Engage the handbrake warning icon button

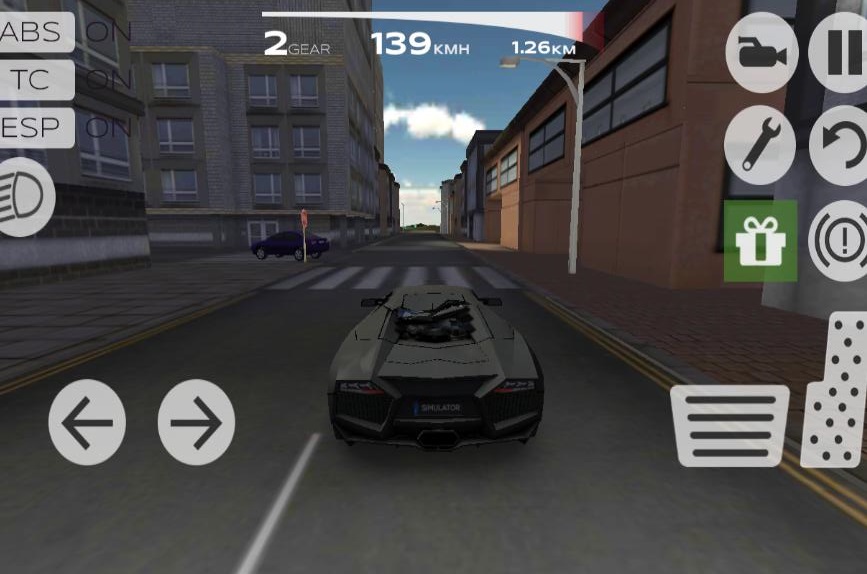pos(840,241)
